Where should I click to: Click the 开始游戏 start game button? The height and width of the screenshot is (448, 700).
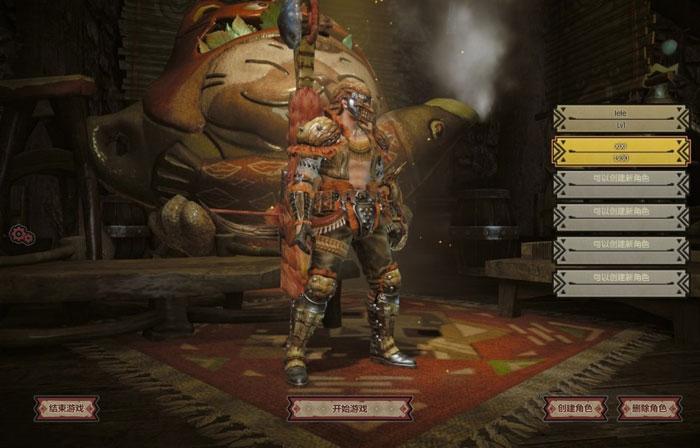349,408
